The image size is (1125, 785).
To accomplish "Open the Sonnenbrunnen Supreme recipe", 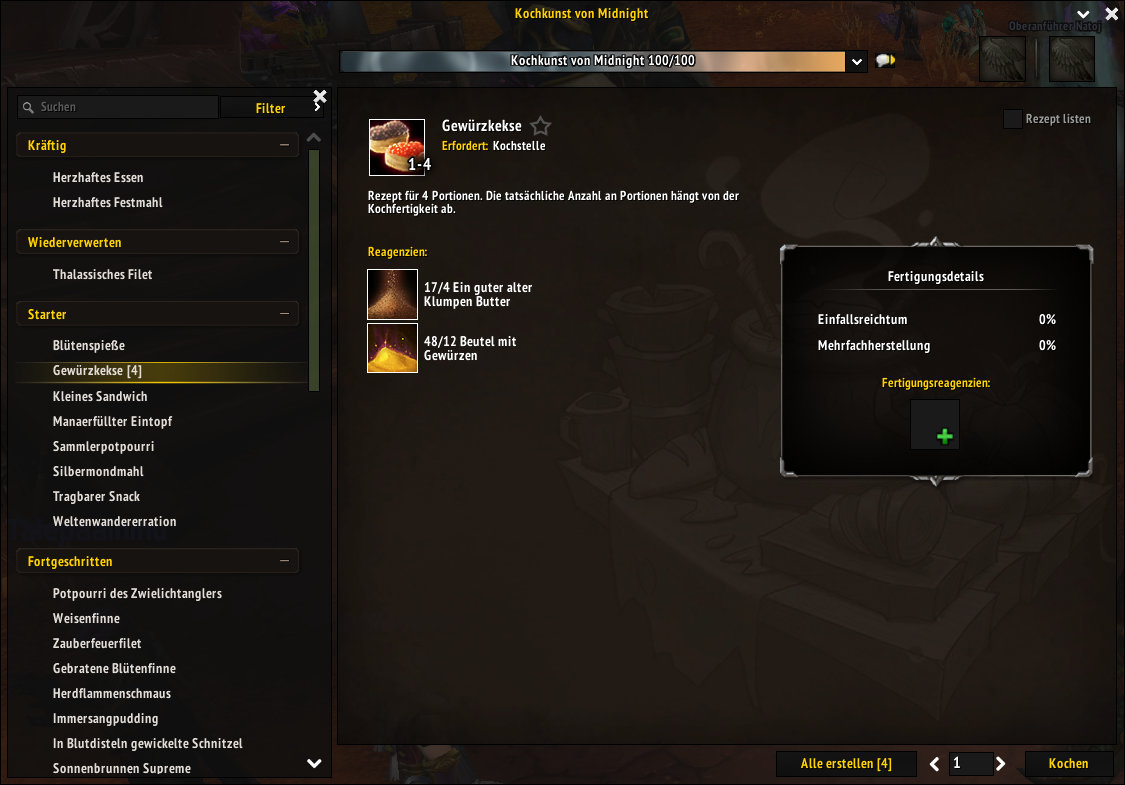I will click(x=122, y=768).
